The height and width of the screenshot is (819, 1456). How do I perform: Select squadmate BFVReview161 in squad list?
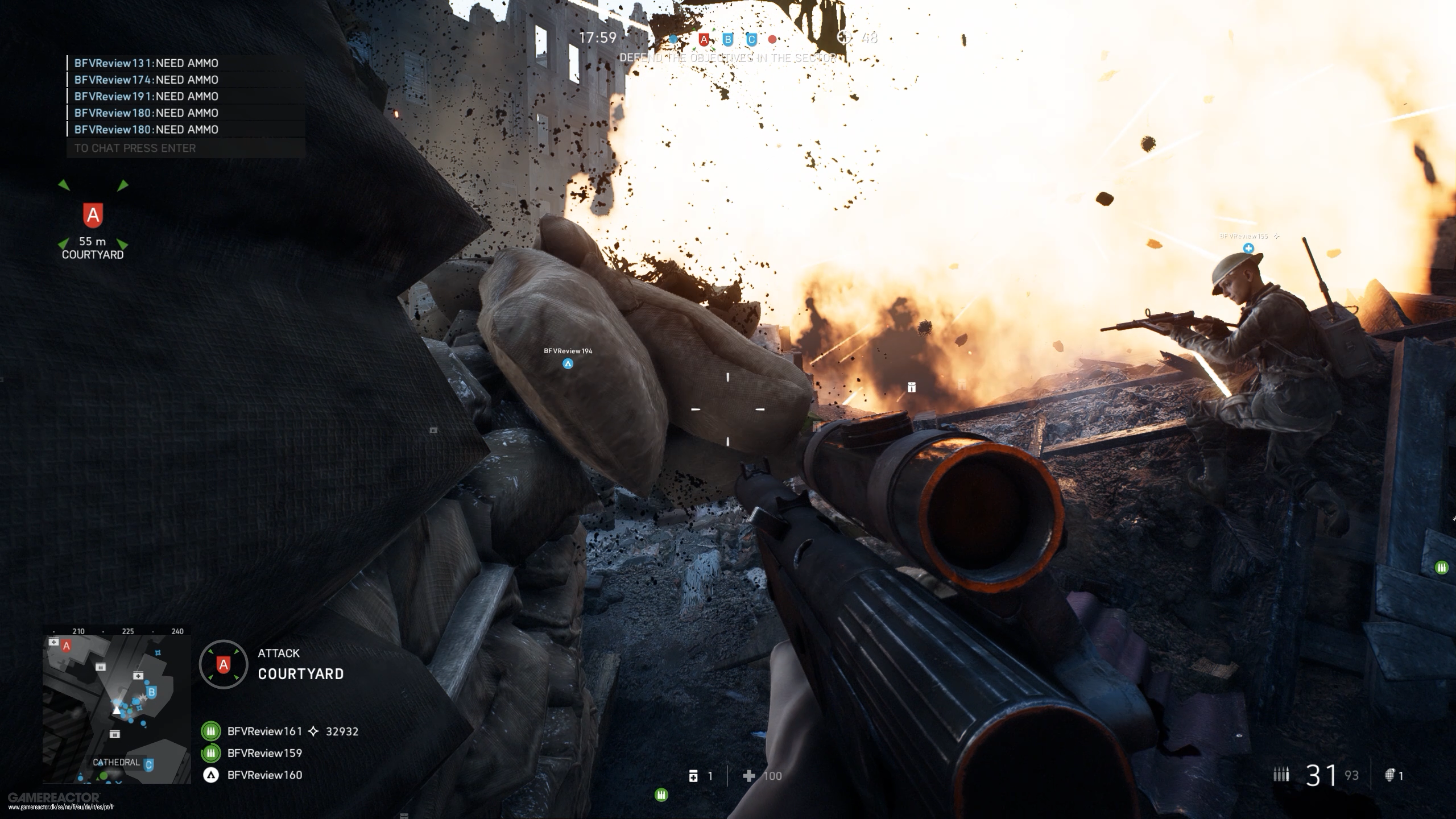click(x=264, y=731)
